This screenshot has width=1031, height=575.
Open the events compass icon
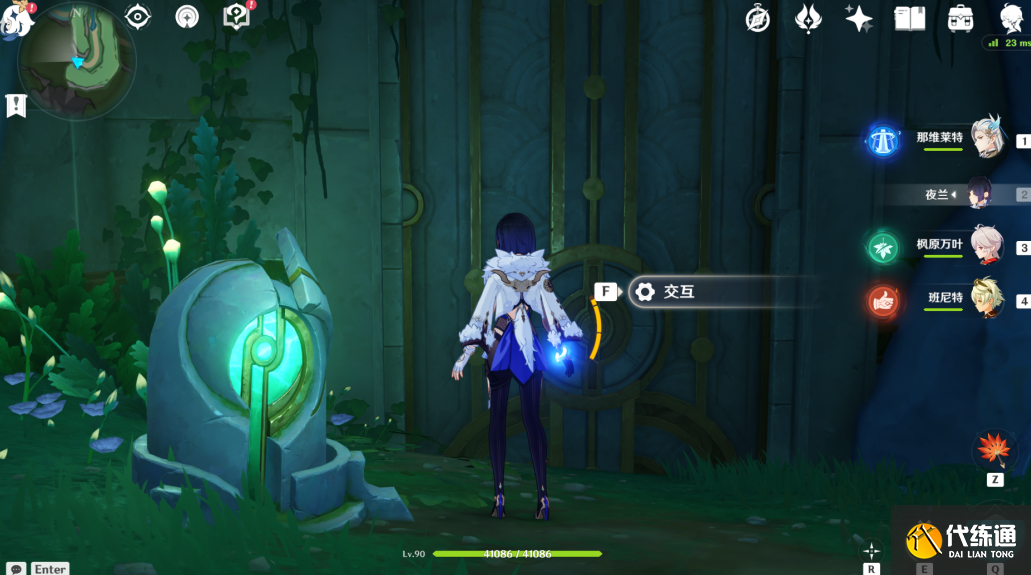[758, 19]
